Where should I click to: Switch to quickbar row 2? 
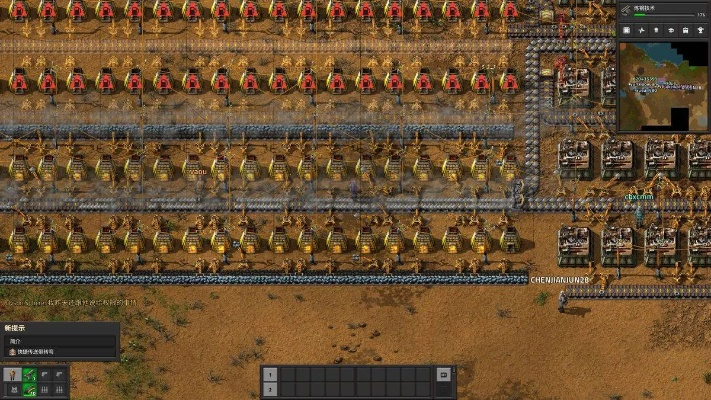[269, 389]
